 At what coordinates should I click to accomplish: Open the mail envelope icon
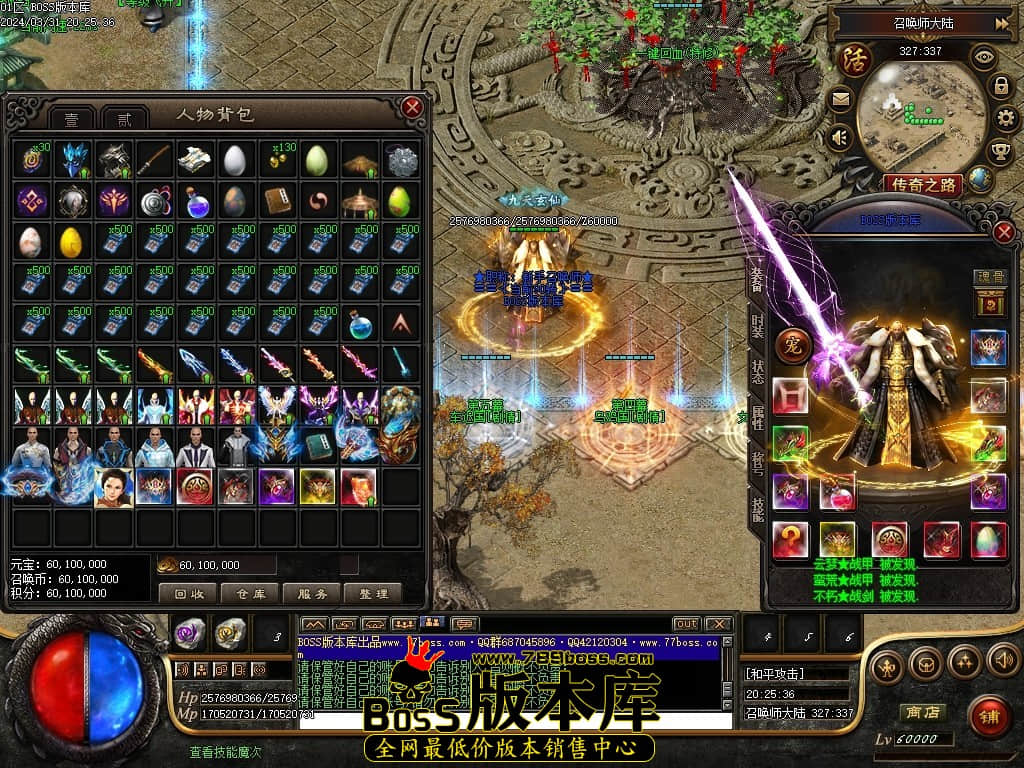pos(839,99)
